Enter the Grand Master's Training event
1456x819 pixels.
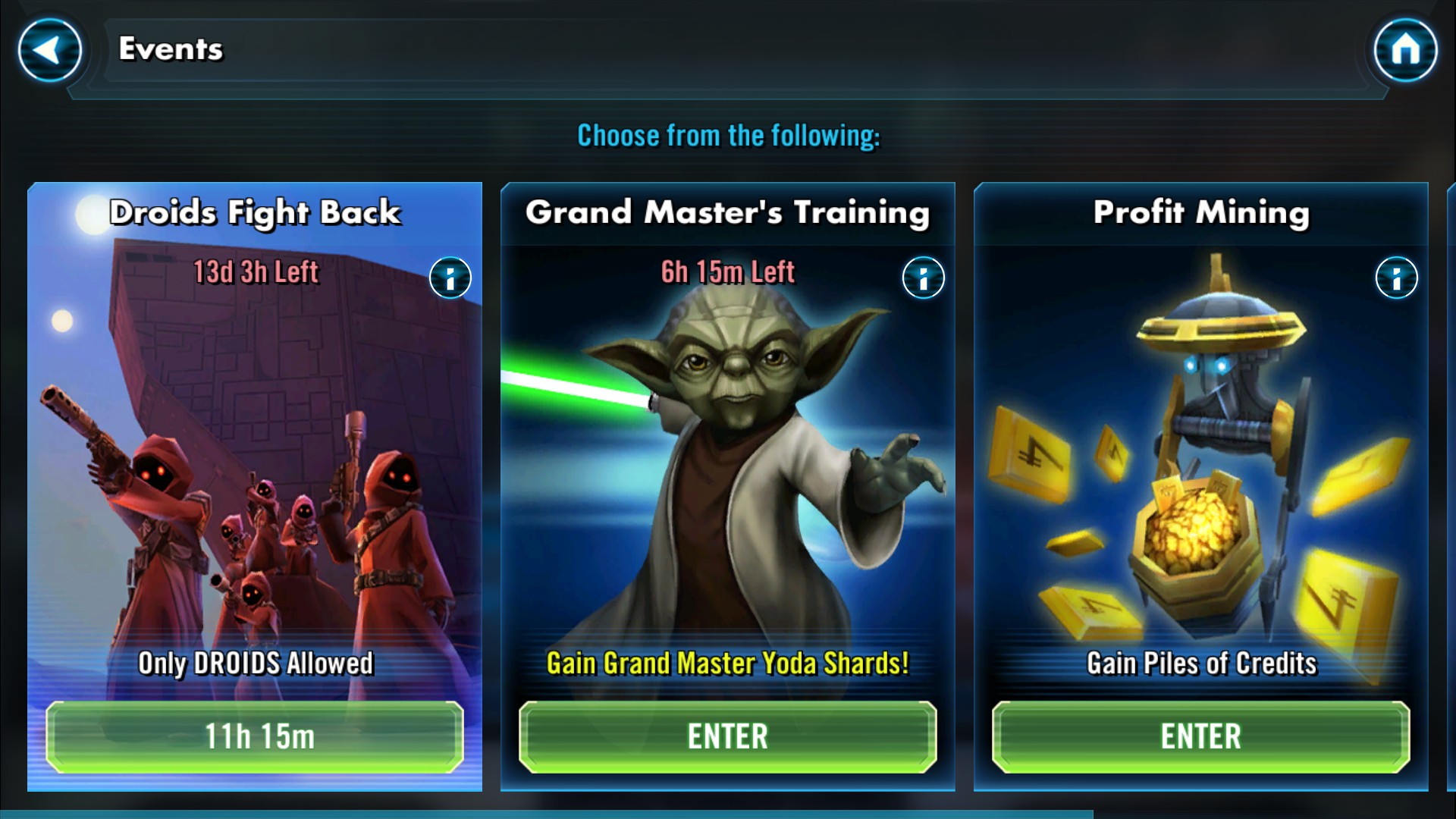tap(727, 736)
